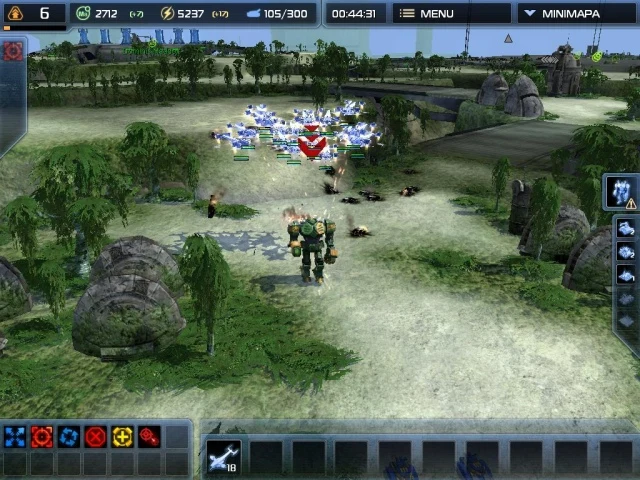Viewport: 640px width, 480px height.
Task: Activate the red attack crosshair command
Action: [42, 437]
